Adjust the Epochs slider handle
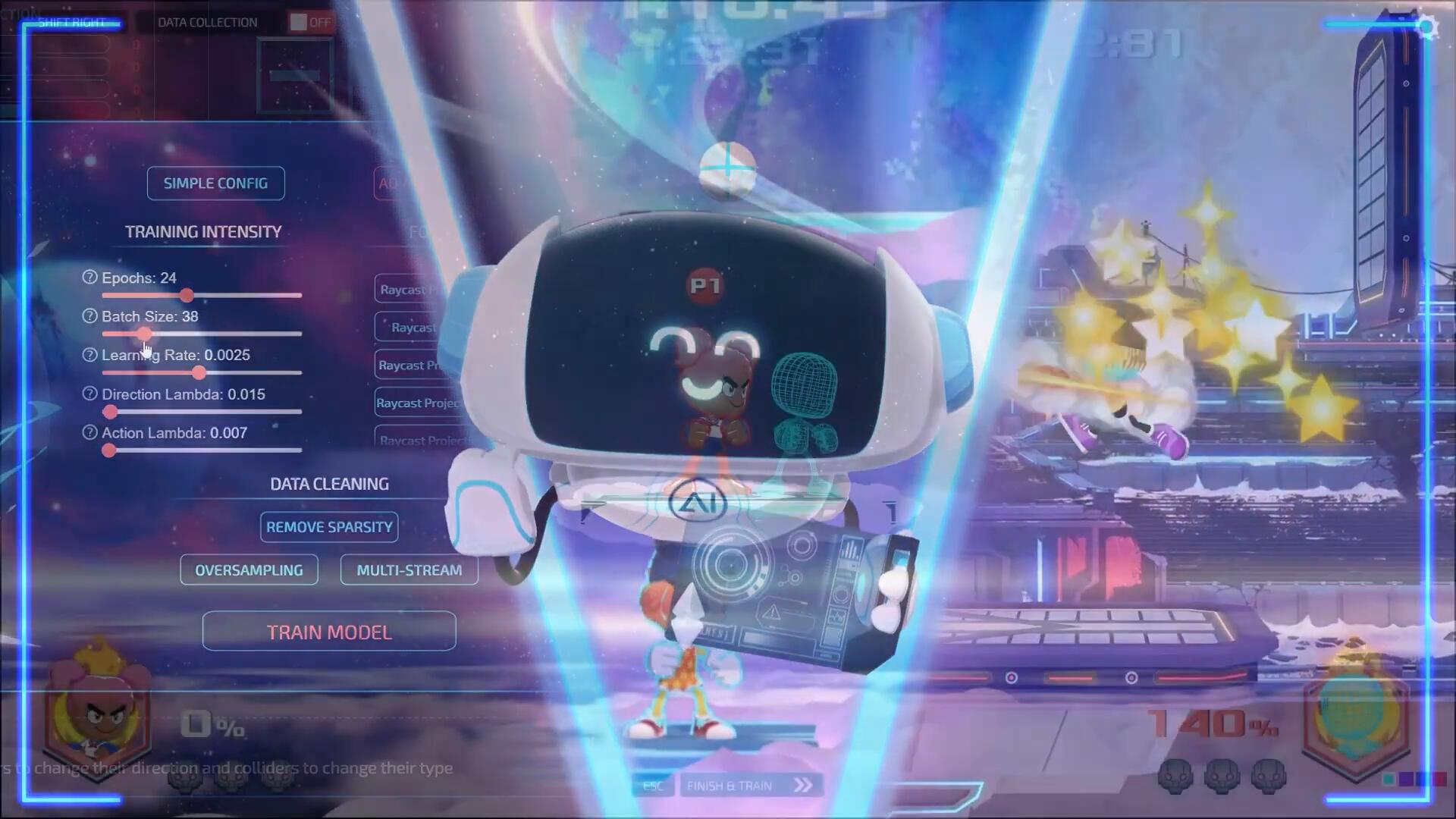 click(x=187, y=295)
